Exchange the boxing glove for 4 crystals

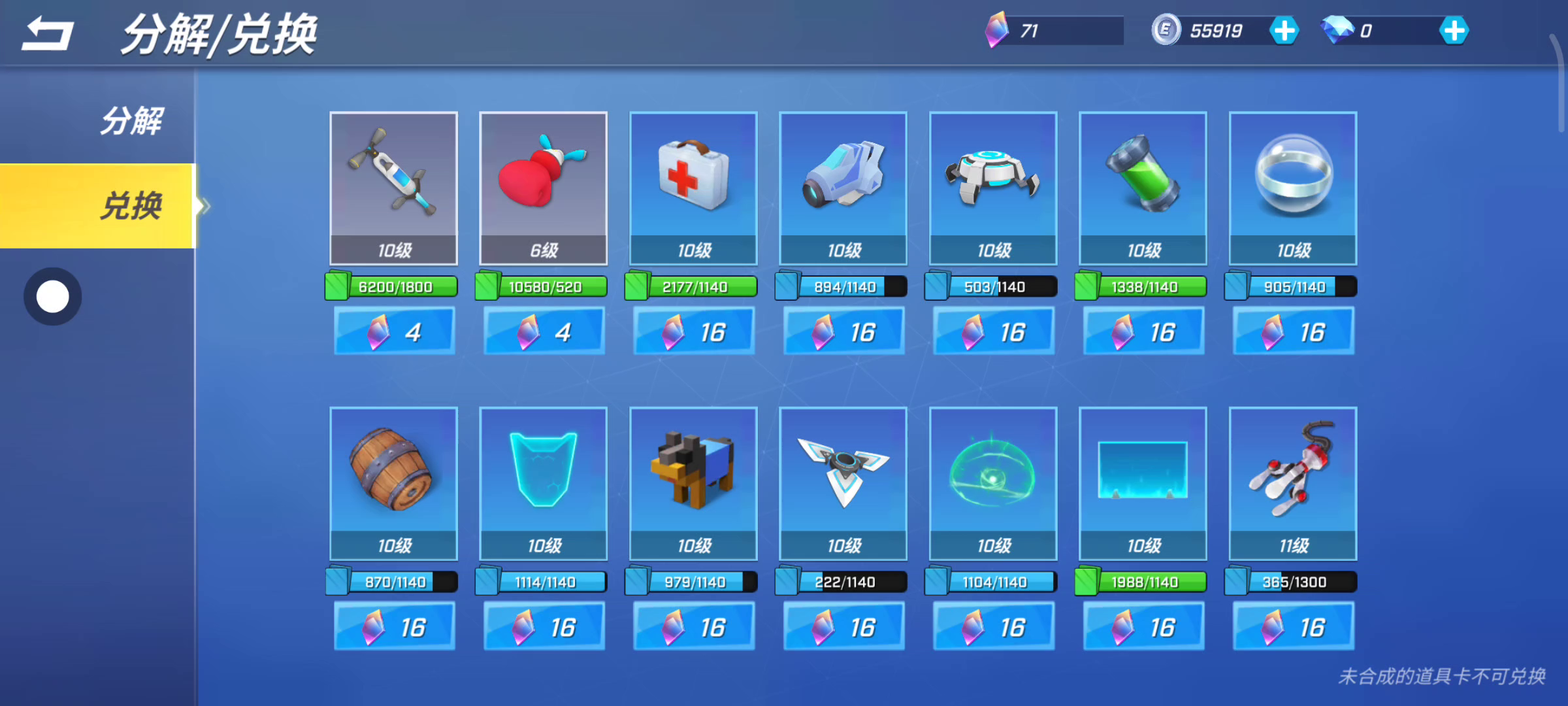[x=543, y=332]
